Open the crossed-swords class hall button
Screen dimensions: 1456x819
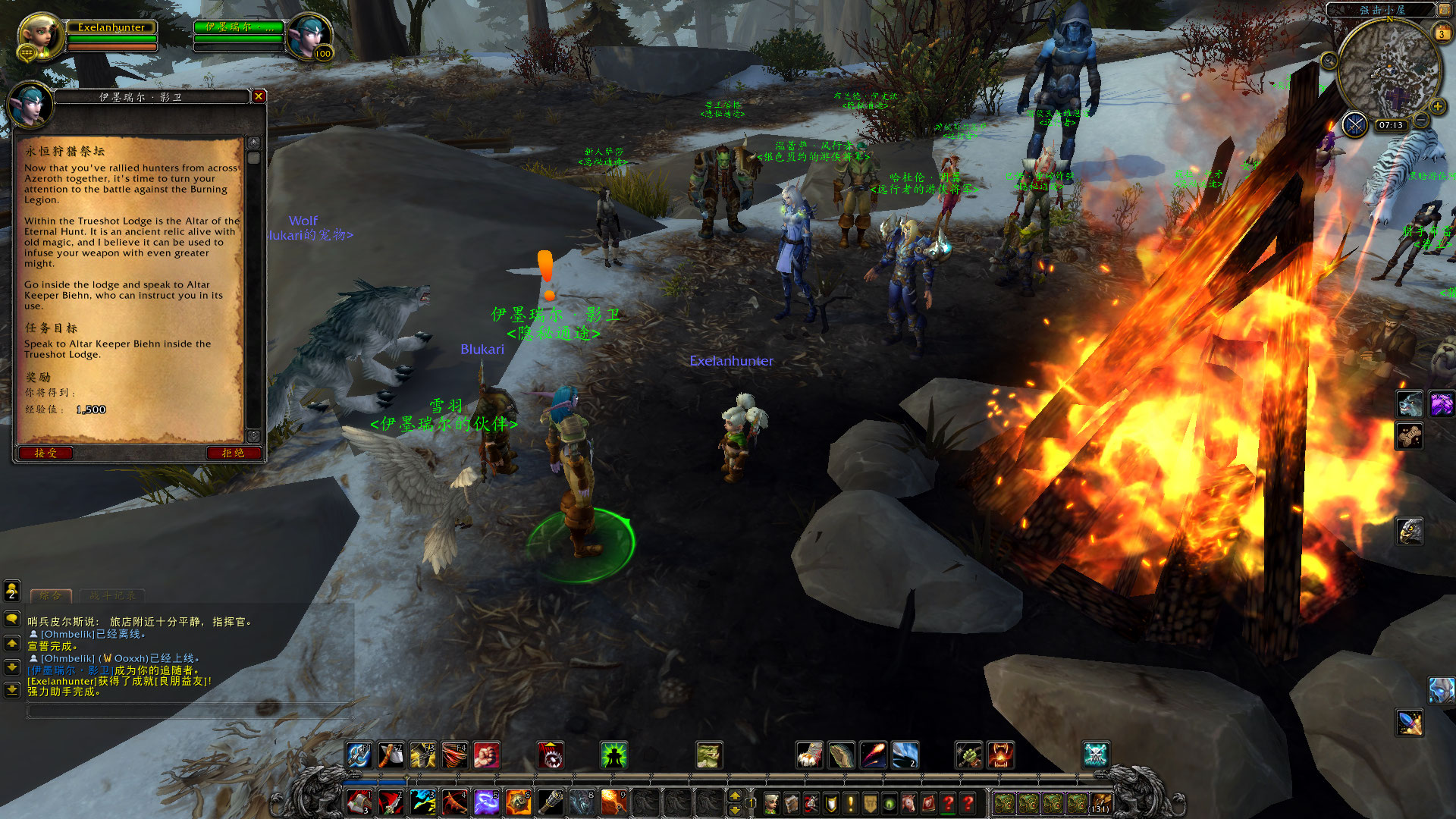click(x=1354, y=124)
